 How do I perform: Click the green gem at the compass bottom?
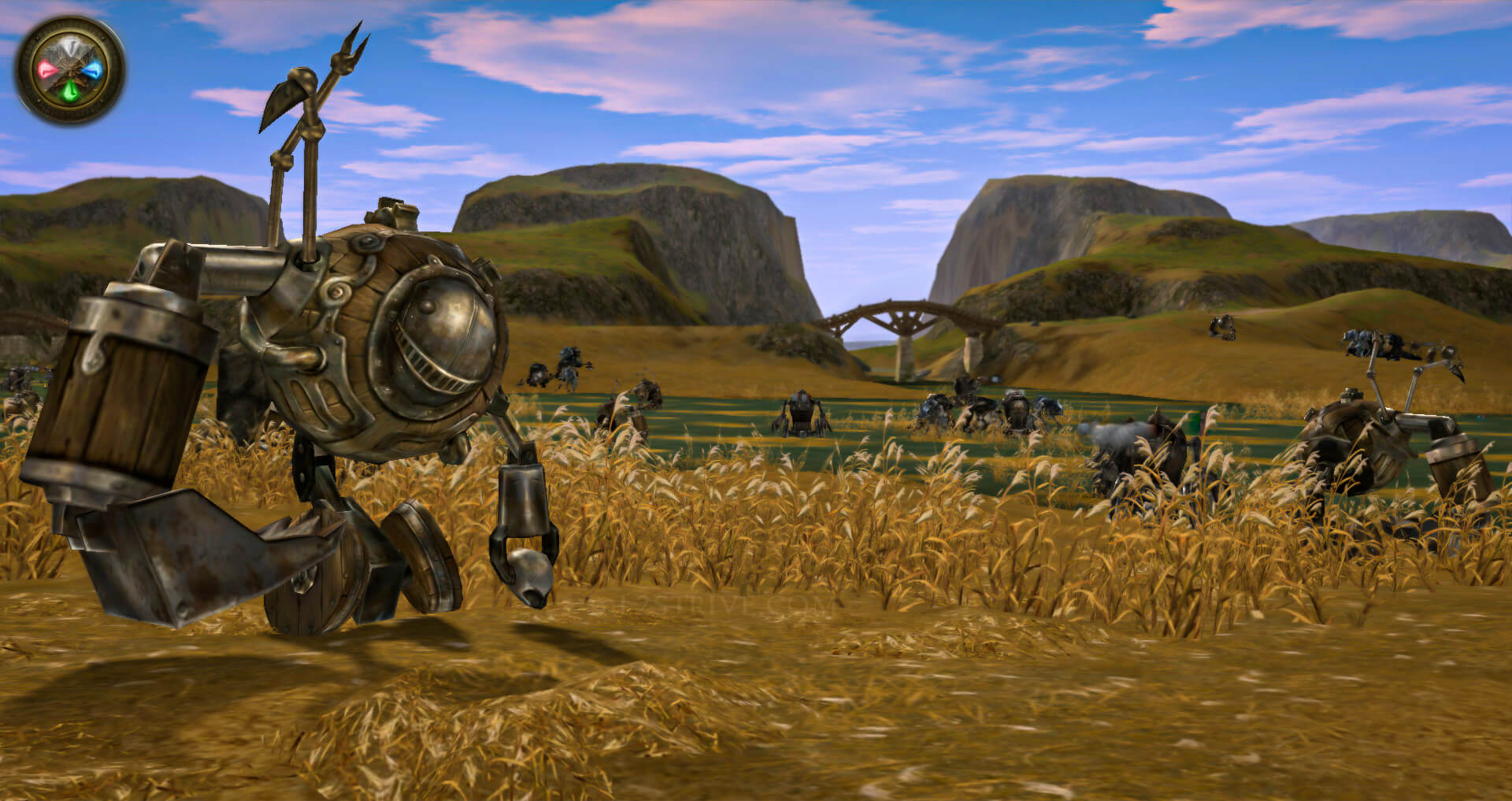tap(70, 90)
